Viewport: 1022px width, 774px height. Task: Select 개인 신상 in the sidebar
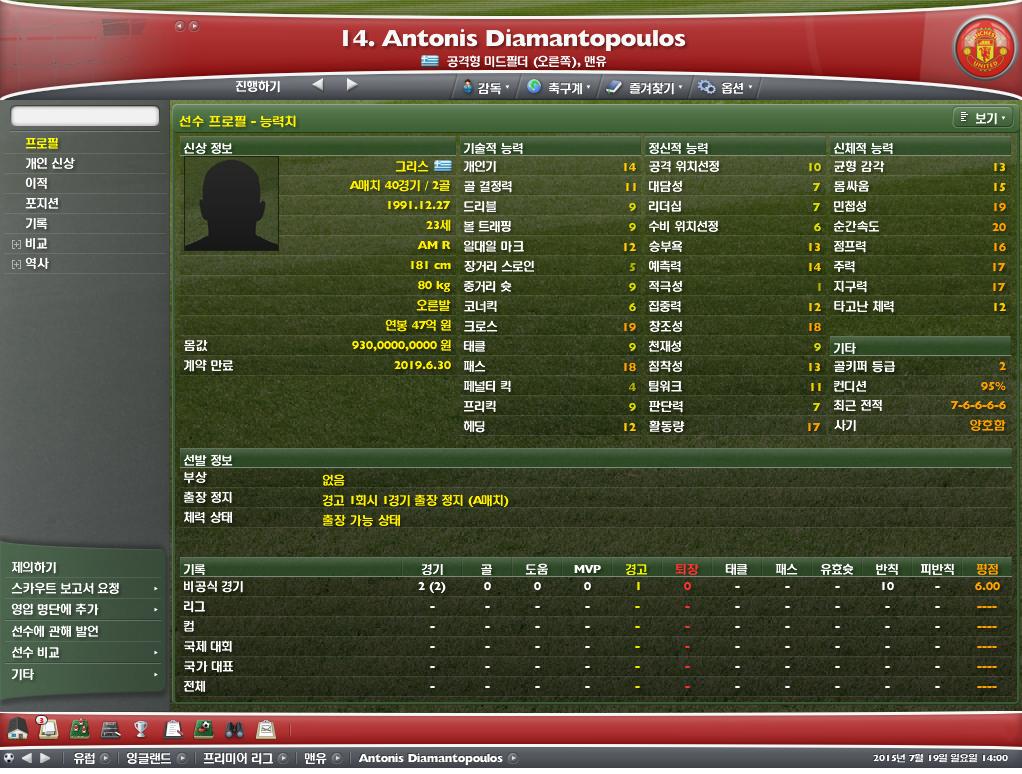(x=49, y=163)
